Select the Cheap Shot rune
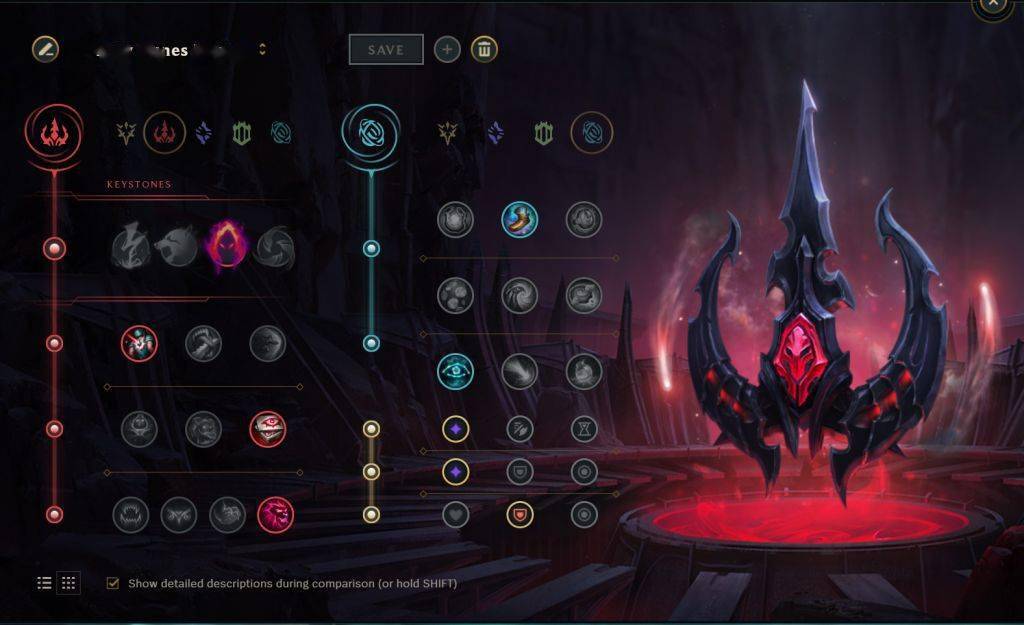The width and height of the screenshot is (1024, 625). point(139,344)
